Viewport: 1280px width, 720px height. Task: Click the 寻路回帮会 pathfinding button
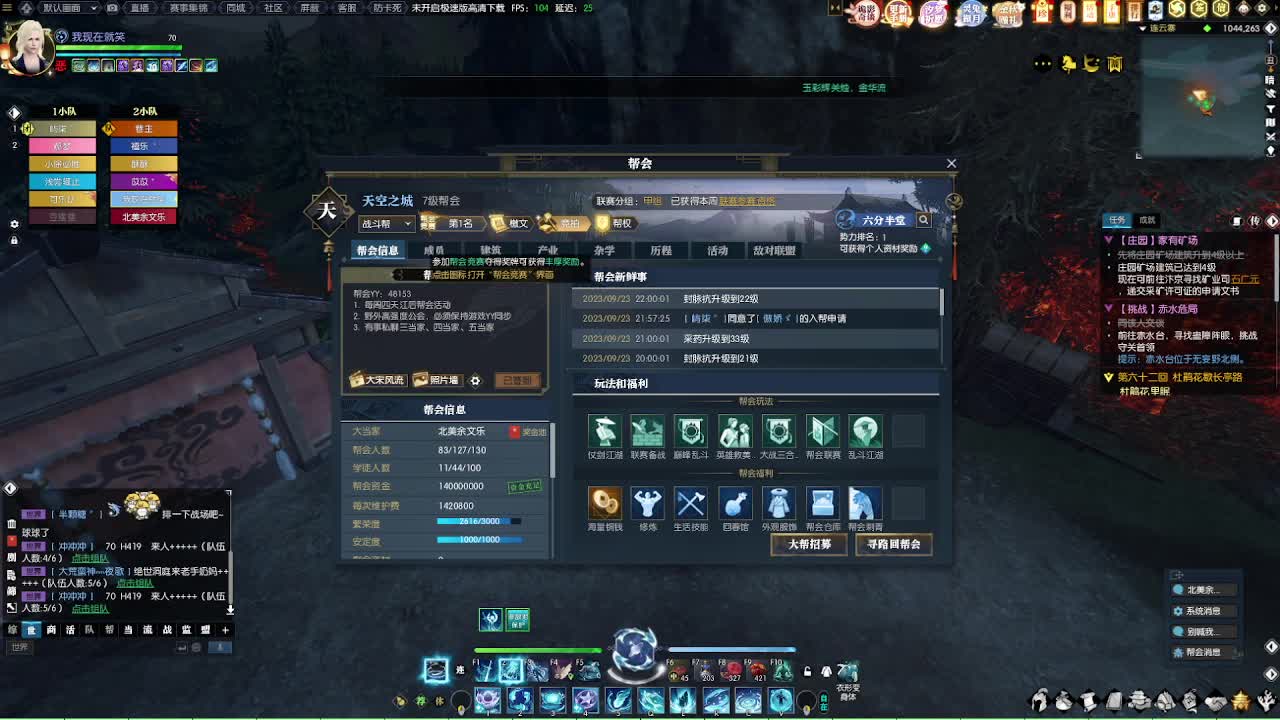click(893, 545)
